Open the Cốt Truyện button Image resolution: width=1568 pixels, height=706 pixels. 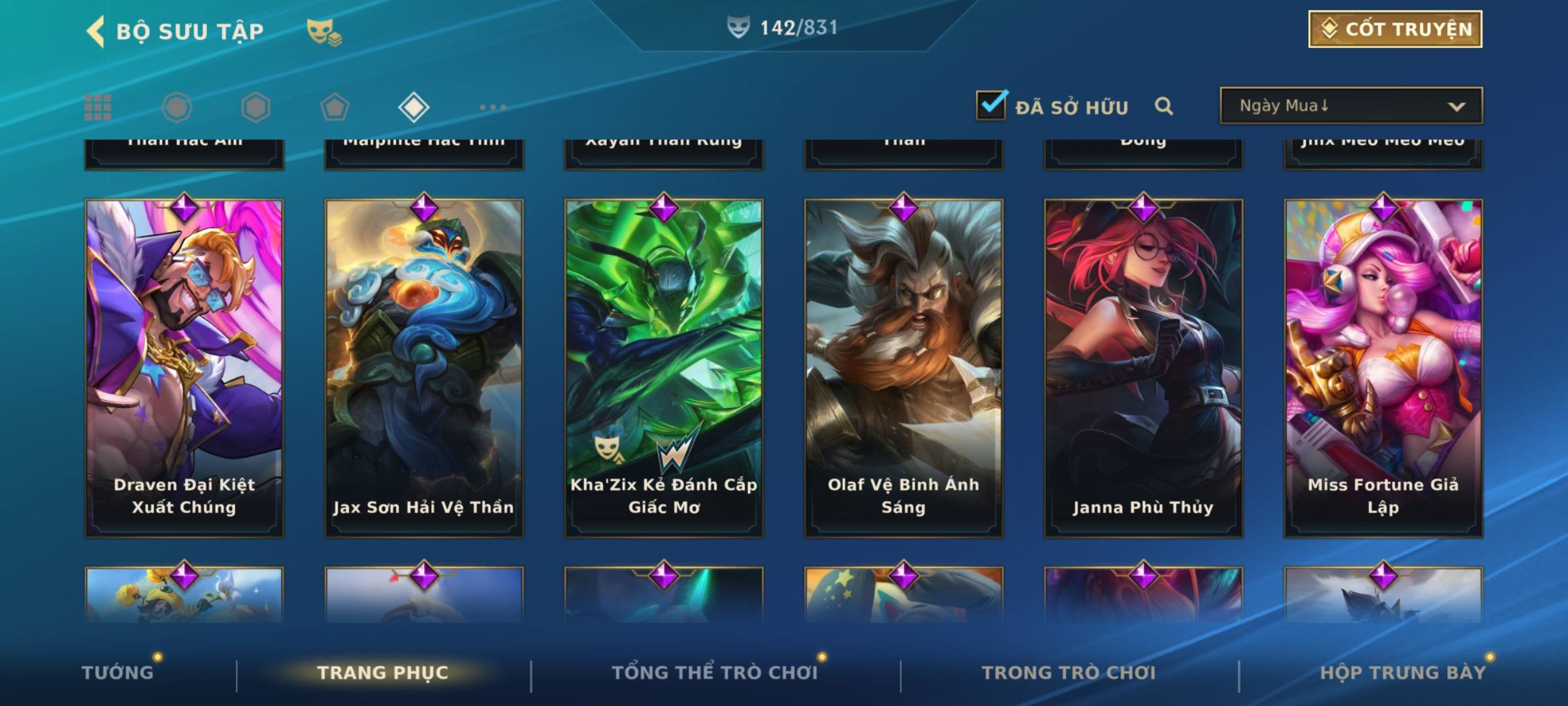coord(1395,29)
